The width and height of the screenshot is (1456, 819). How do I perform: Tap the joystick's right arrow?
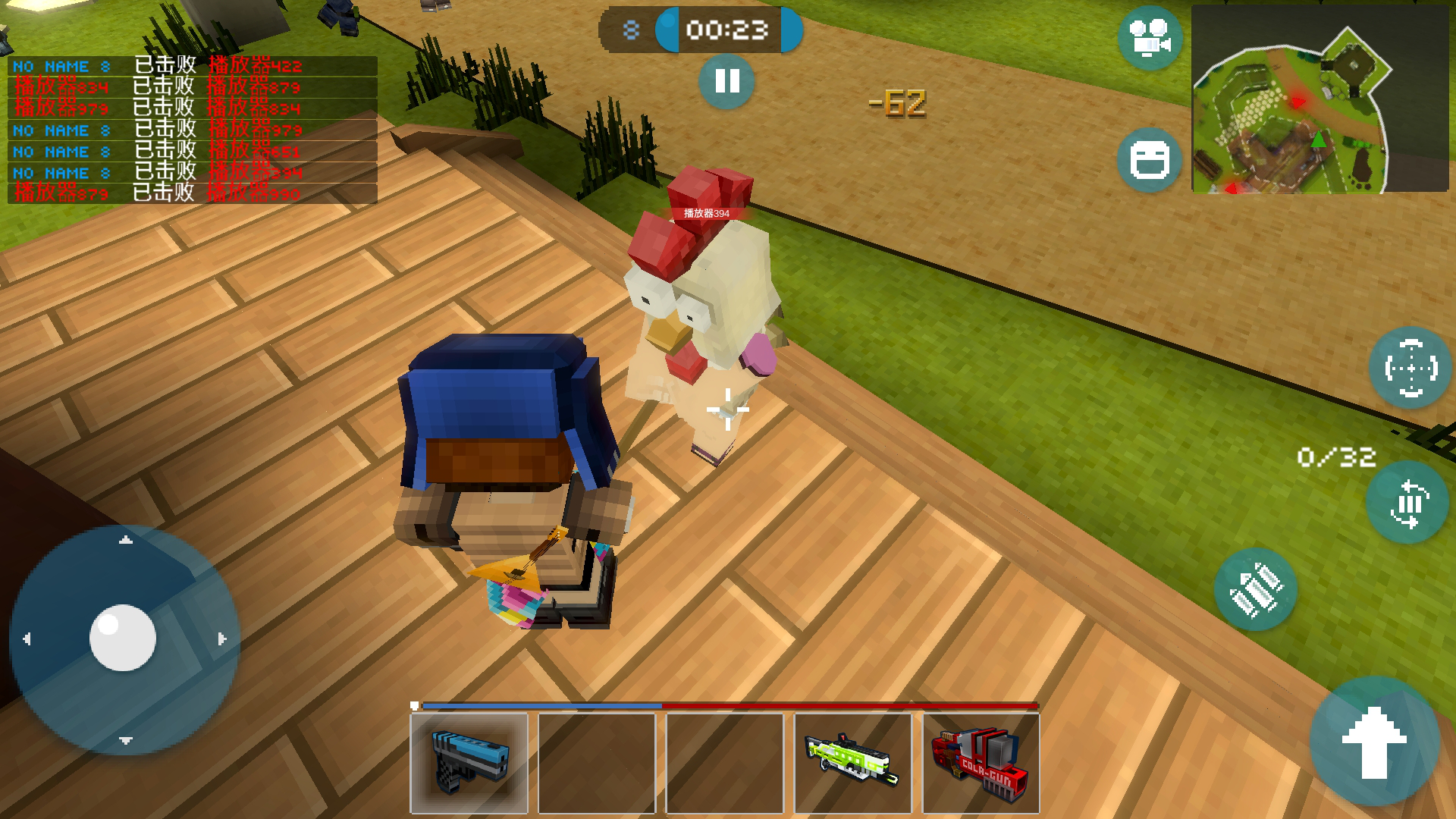[221, 639]
